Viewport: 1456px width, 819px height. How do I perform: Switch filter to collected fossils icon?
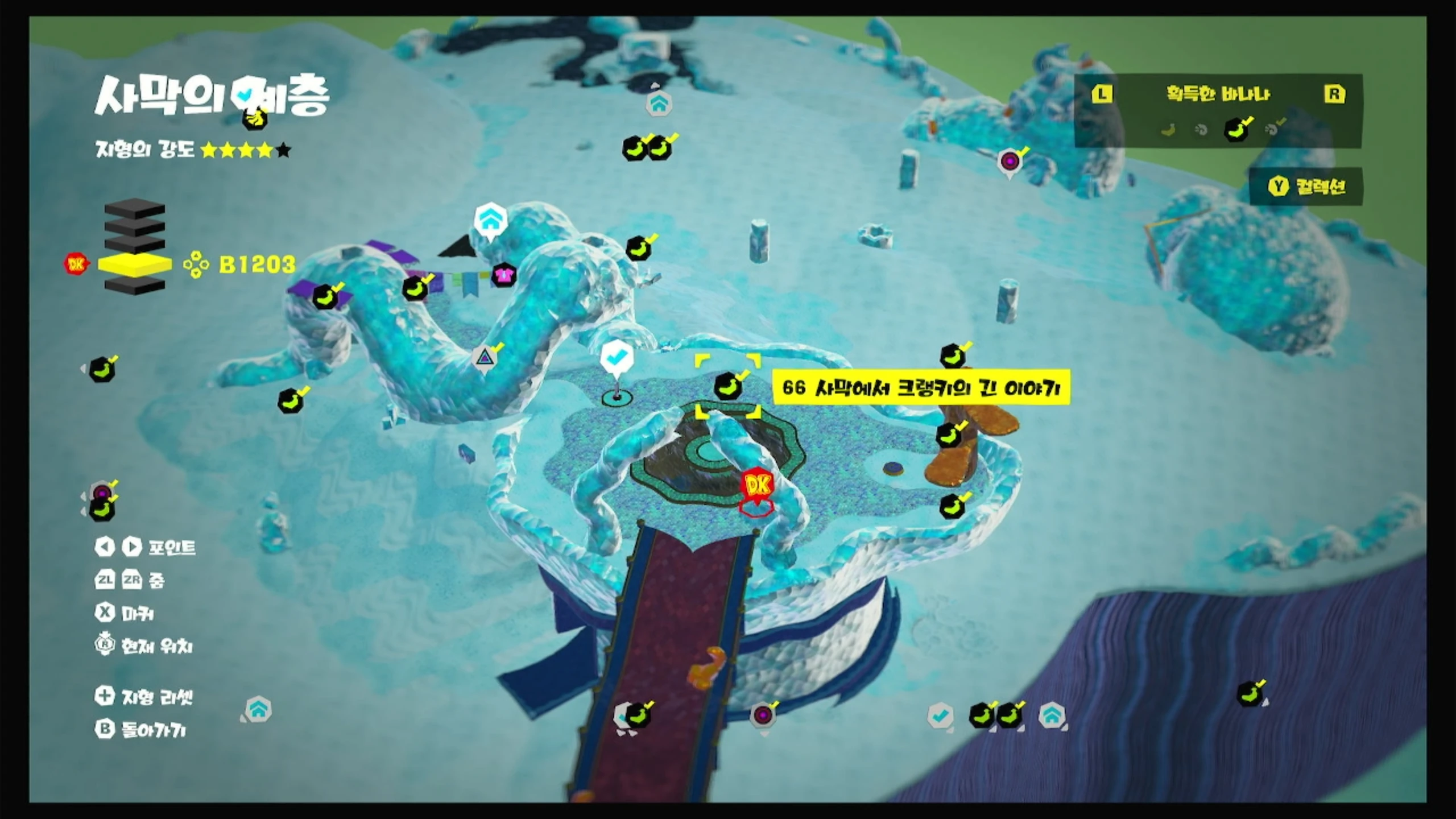[x=1273, y=130]
